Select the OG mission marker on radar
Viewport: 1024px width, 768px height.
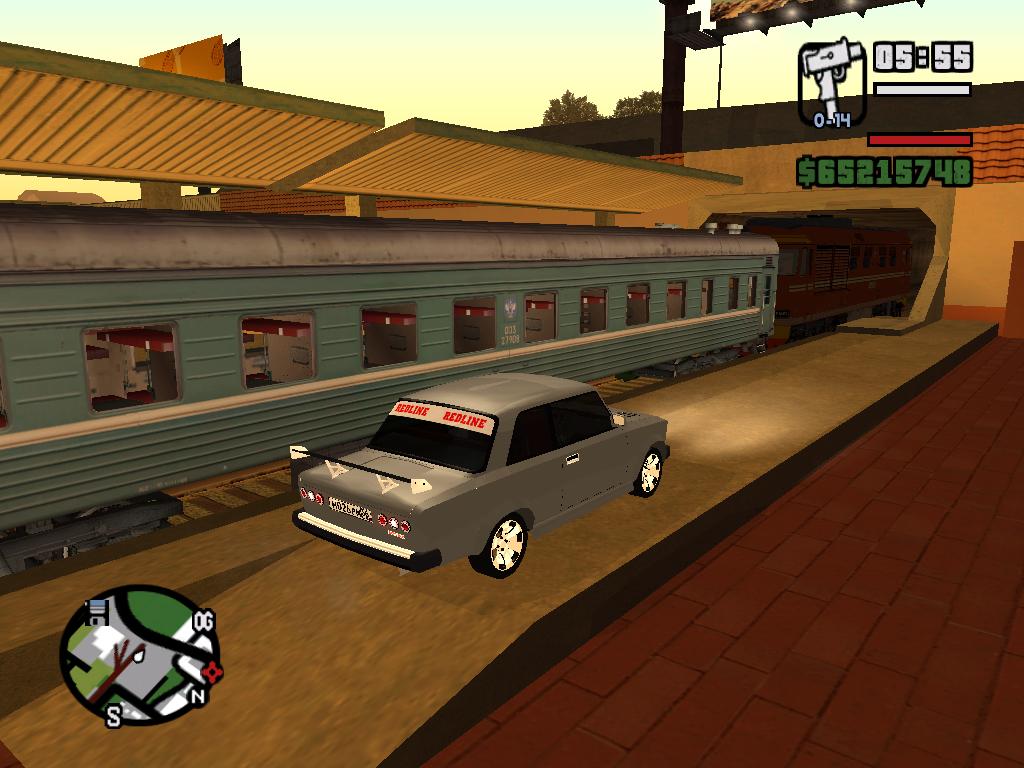tap(204, 621)
